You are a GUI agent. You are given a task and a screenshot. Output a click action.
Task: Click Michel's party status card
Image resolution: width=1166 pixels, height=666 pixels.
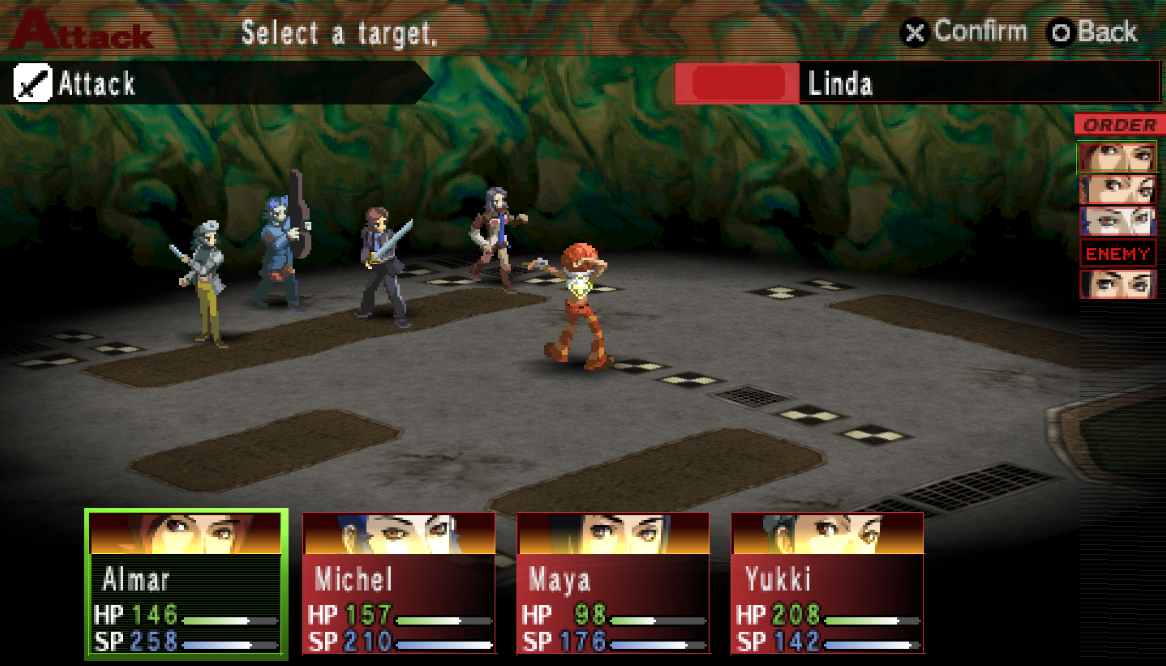tap(399, 584)
